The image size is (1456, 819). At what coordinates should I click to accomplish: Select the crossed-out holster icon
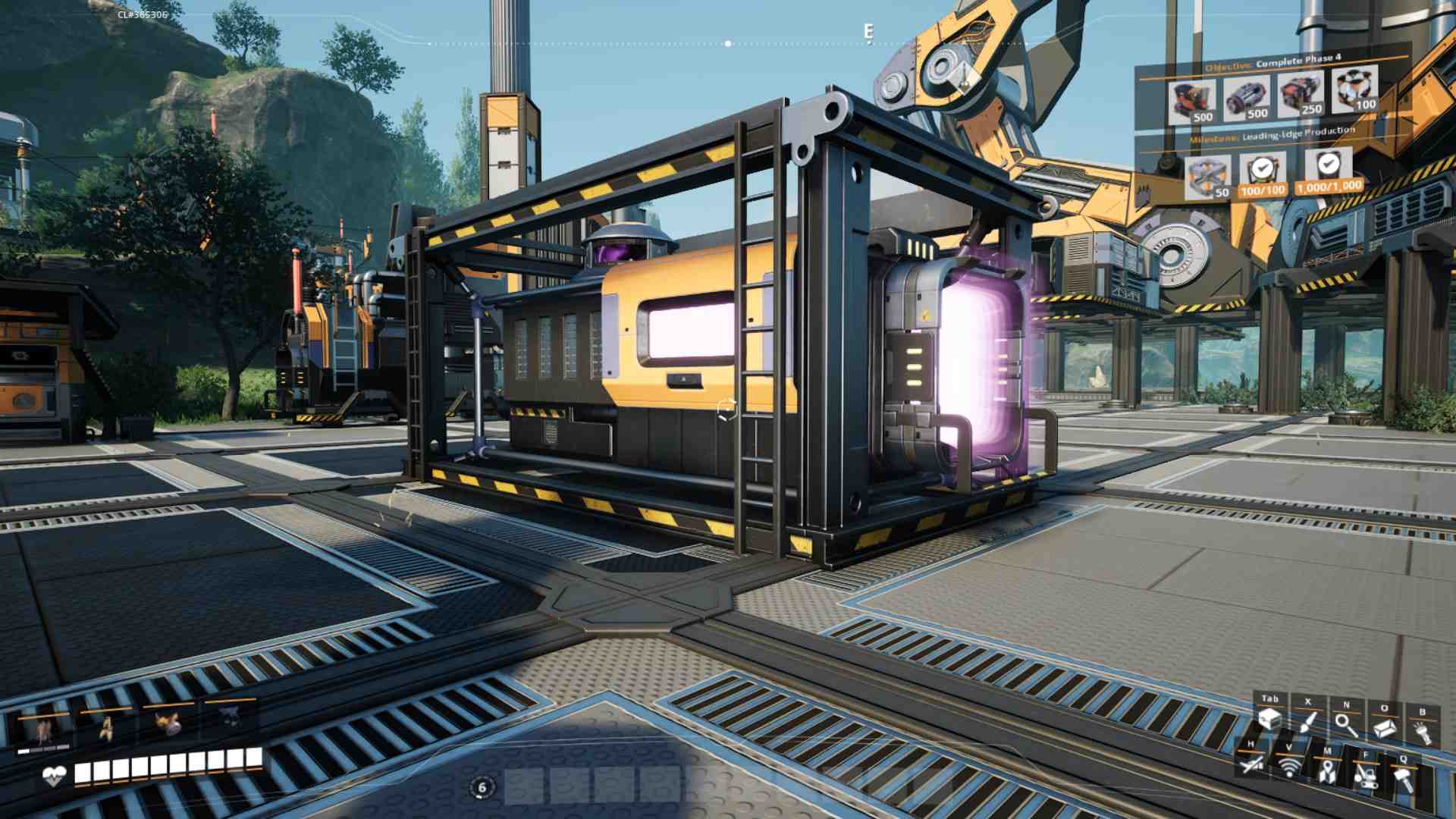(x=1250, y=763)
